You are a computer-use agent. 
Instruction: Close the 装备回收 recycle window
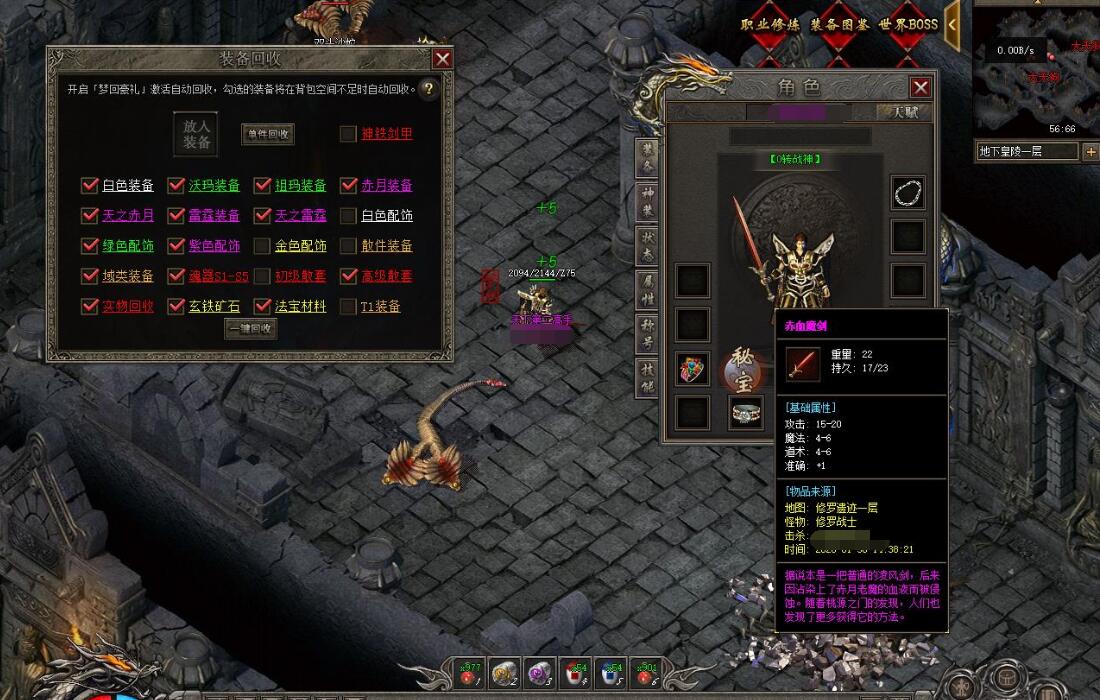(442, 58)
